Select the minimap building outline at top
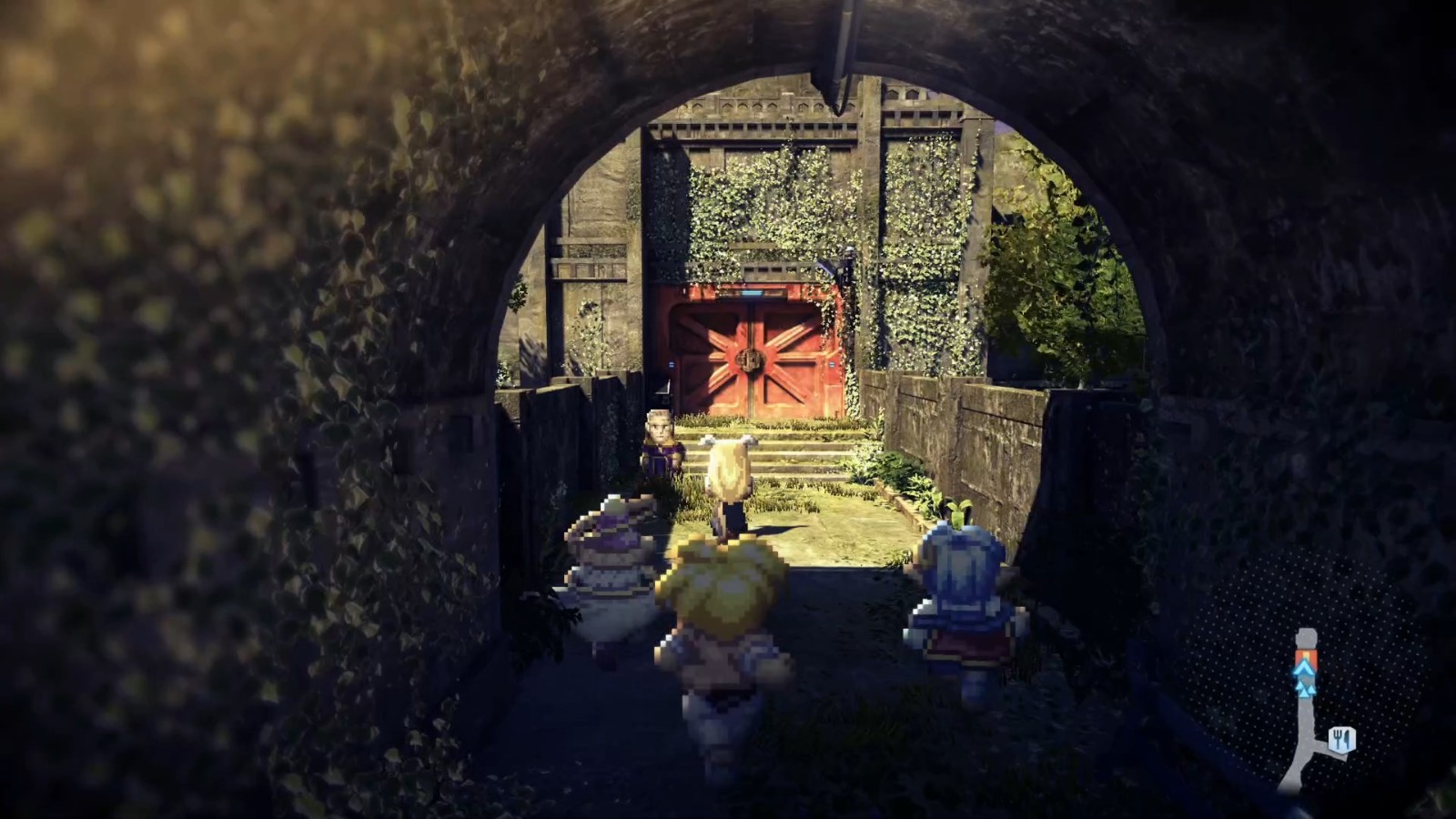The width and height of the screenshot is (1456, 819). [1306, 637]
